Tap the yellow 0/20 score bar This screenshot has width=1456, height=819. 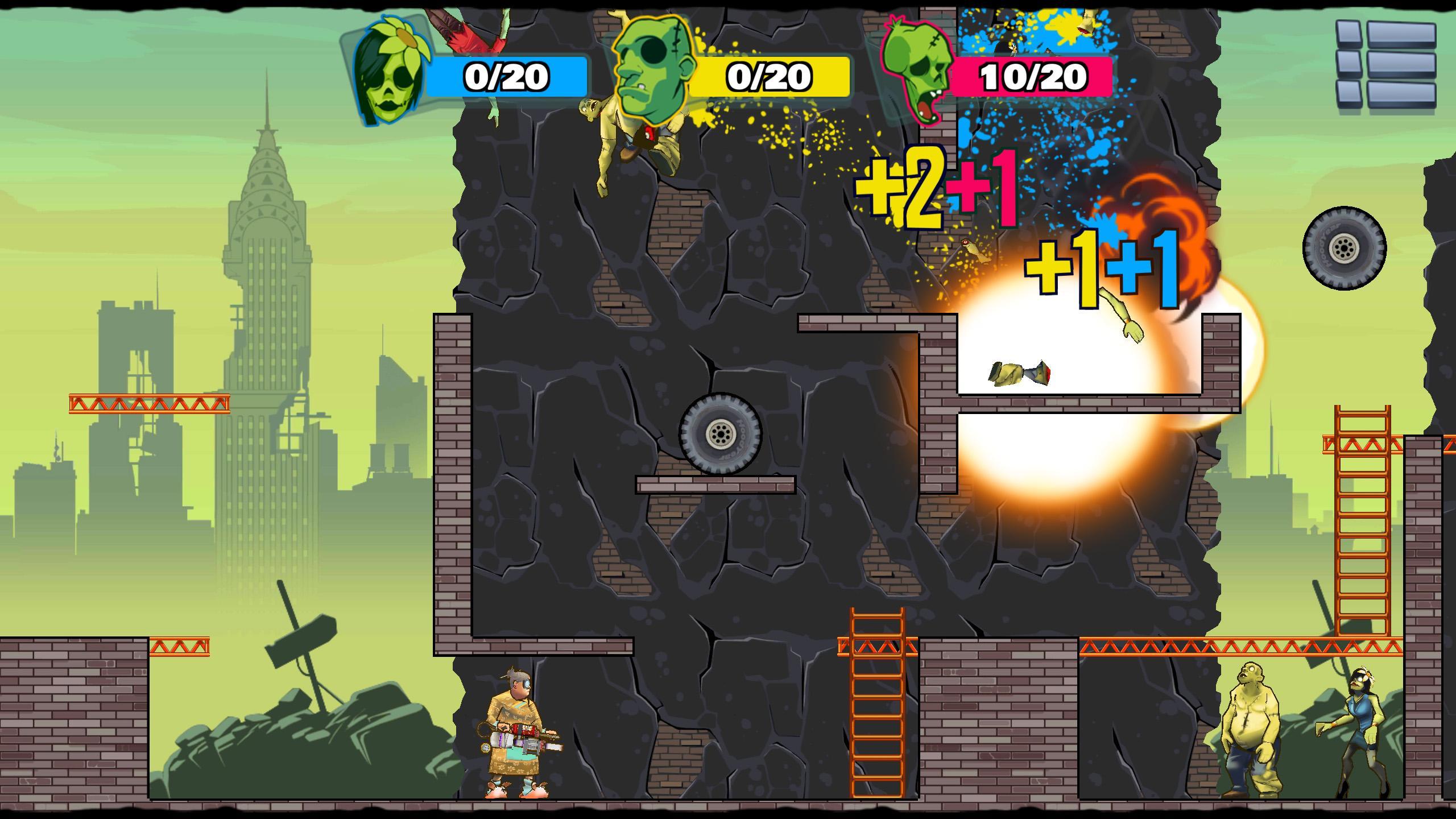[x=768, y=75]
